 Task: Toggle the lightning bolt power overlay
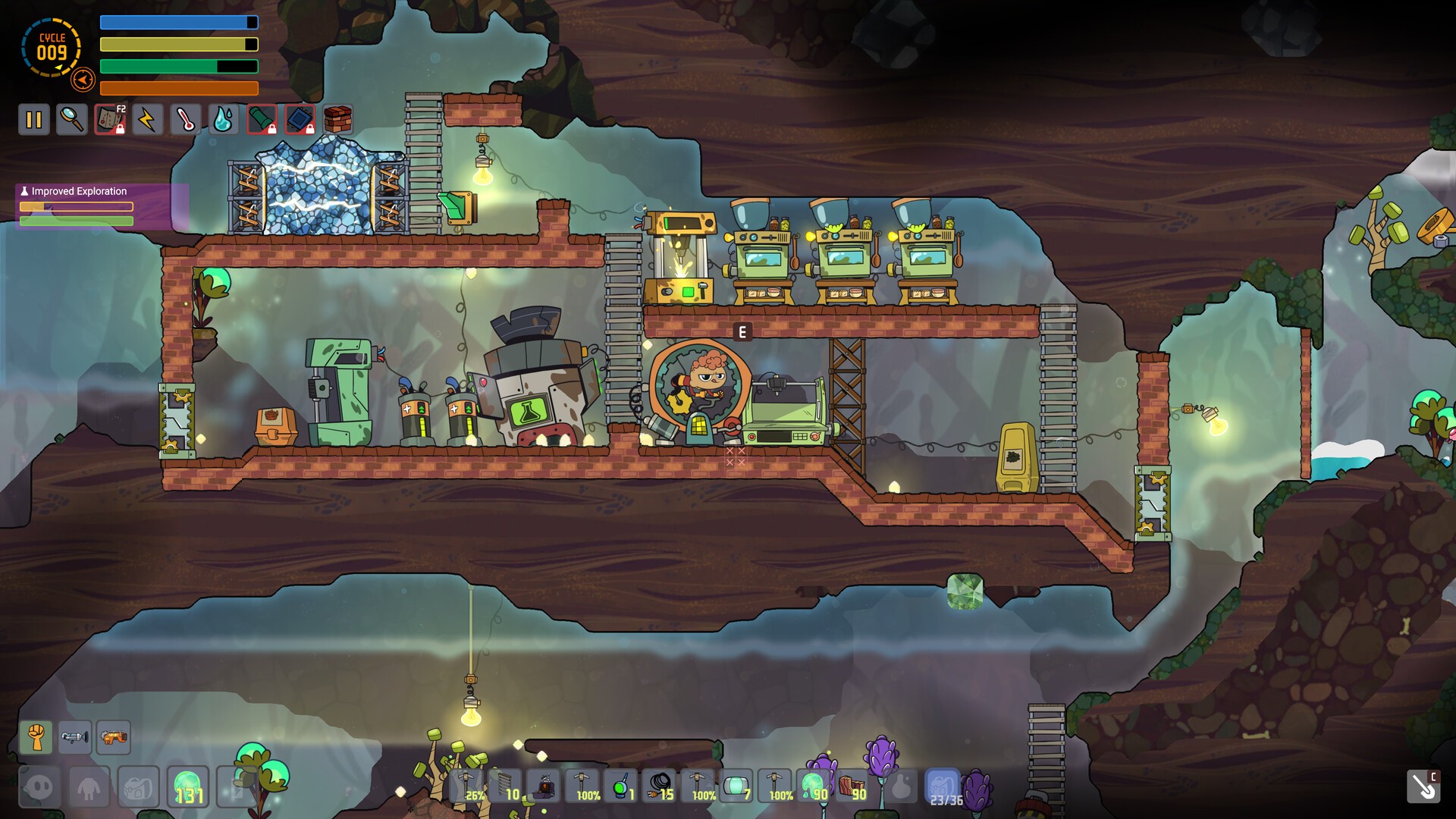(148, 120)
